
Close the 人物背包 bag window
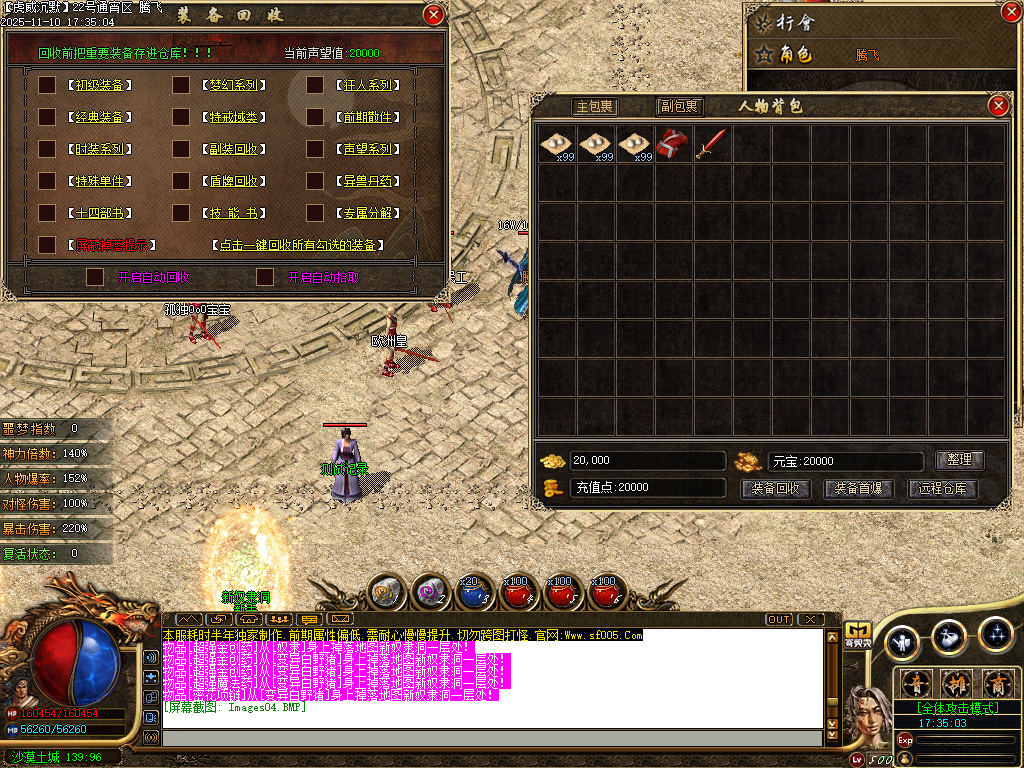pyautogui.click(x=998, y=106)
